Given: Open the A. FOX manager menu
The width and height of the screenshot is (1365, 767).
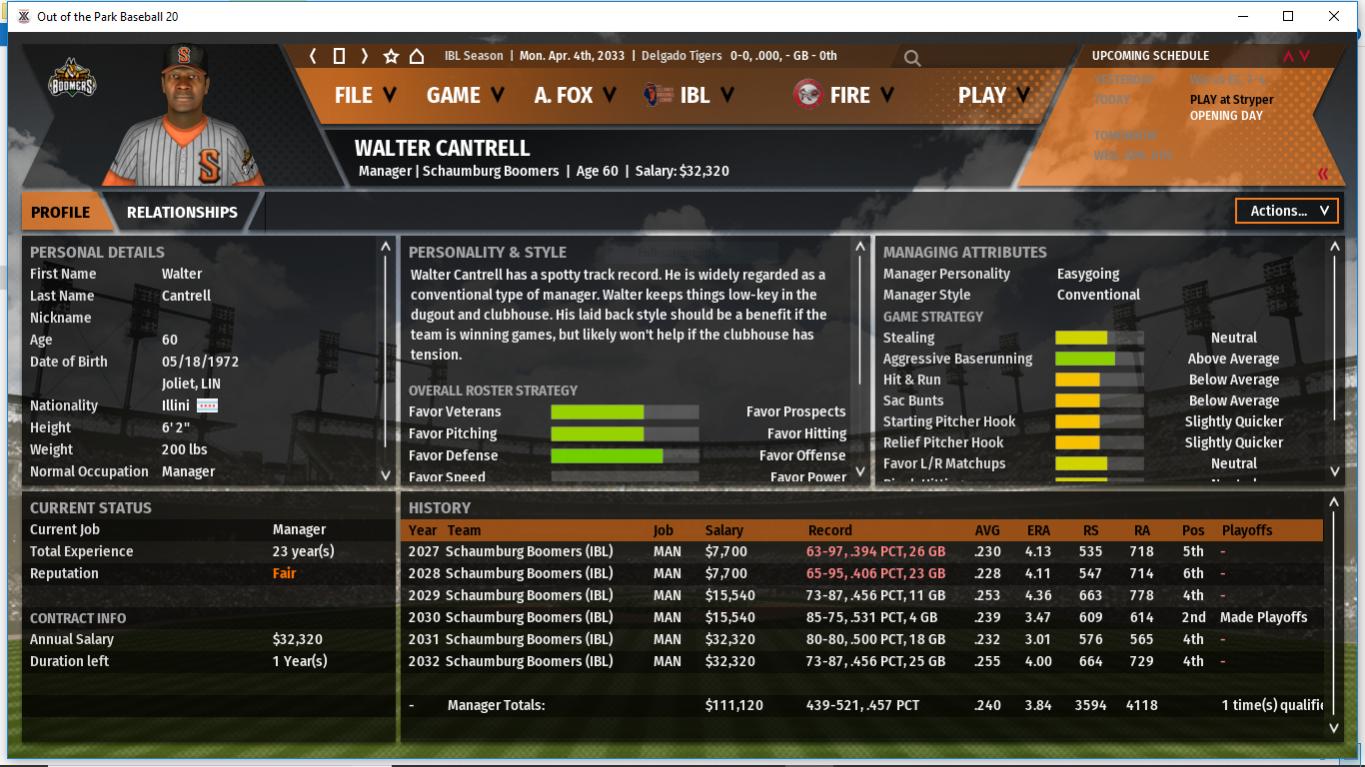Looking at the screenshot, I should click(574, 95).
